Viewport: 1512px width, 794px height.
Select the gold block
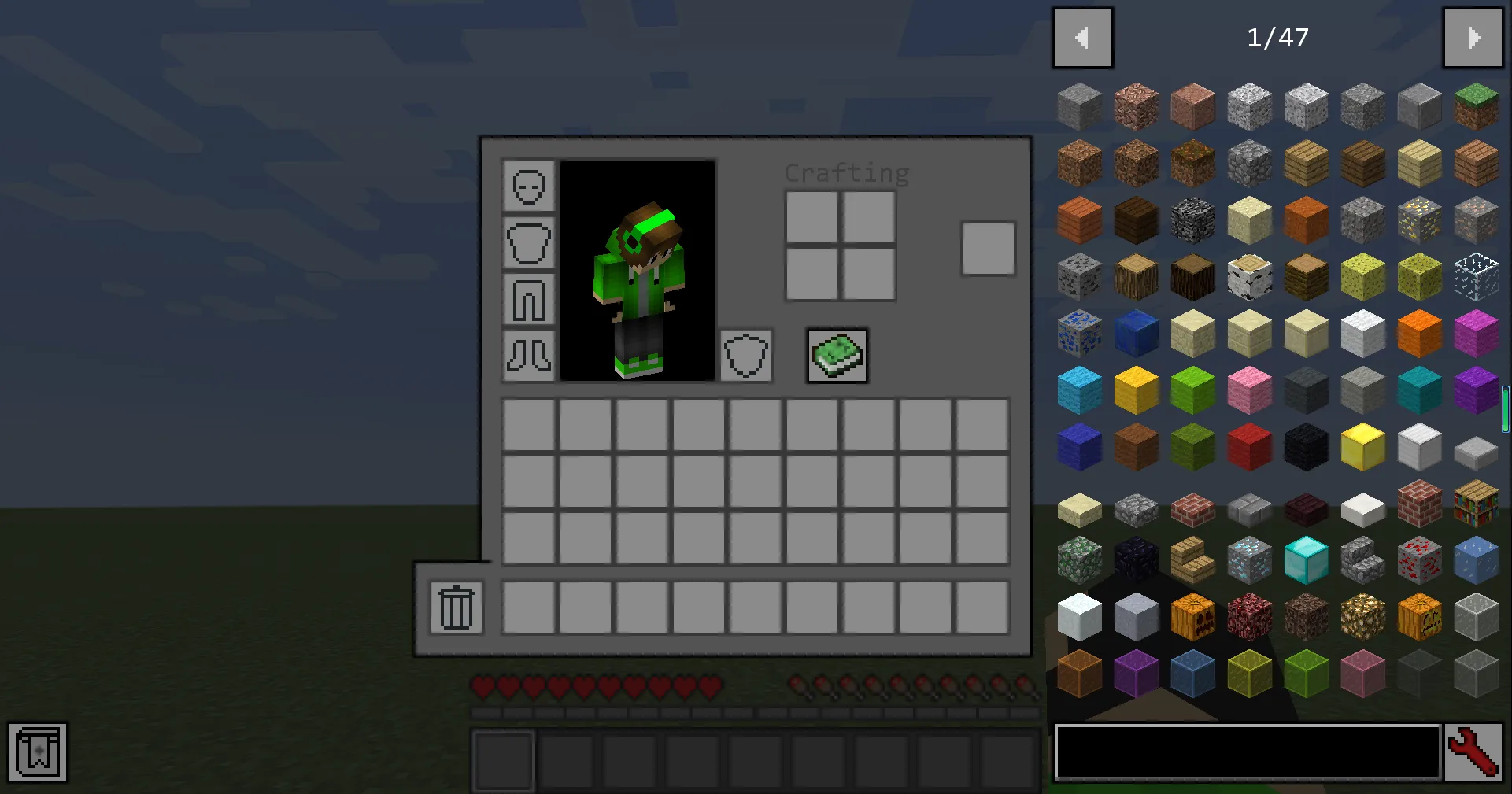(1362, 446)
